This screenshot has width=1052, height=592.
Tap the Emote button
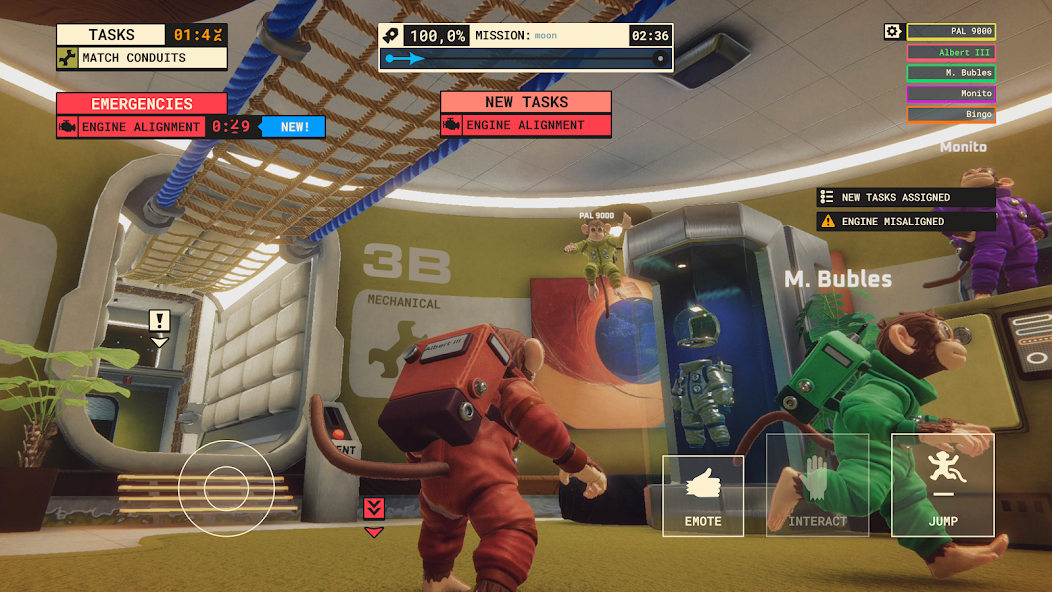click(703, 495)
